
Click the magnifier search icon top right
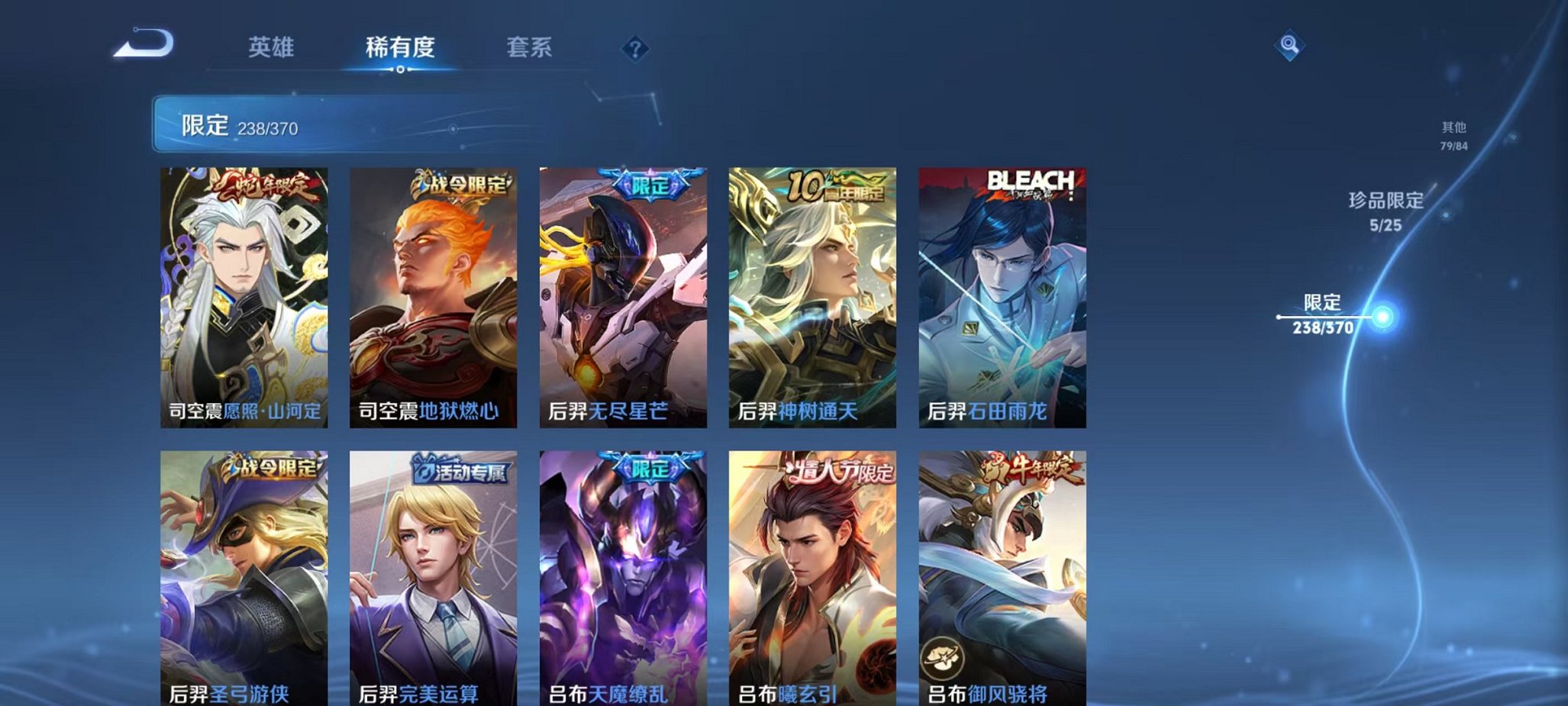[1291, 44]
